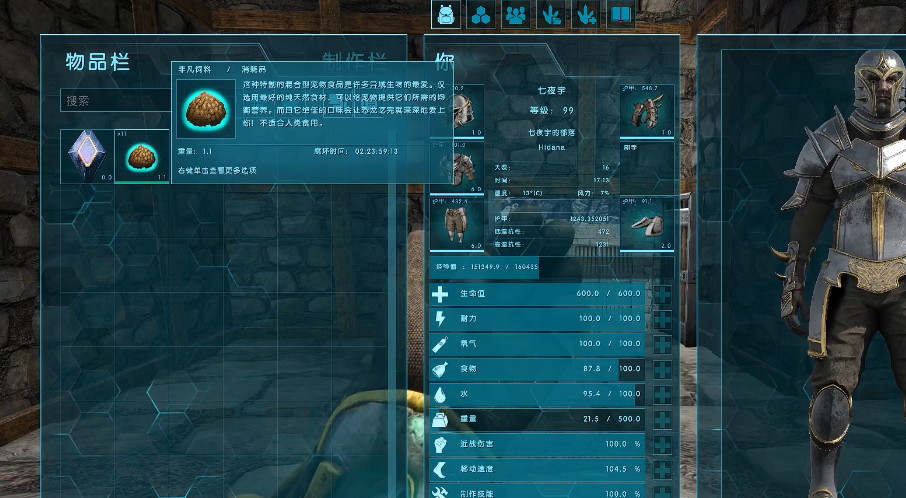
Task: Increase the 食物 food stat
Action: 662,369
